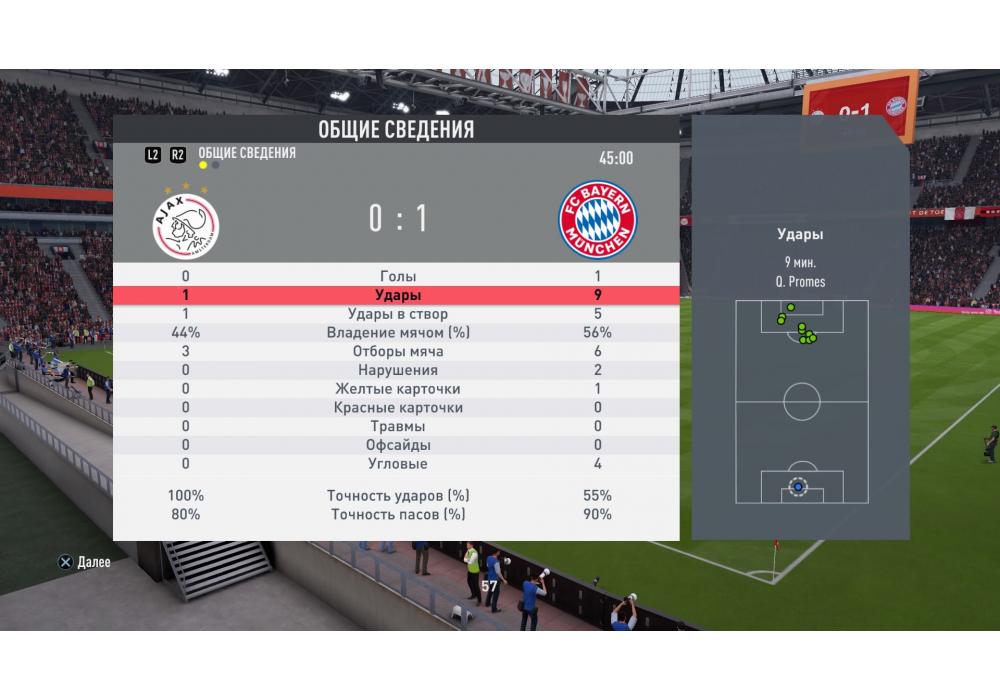
Task: Switch to the gray second-page indicator dot
Action: (x=216, y=165)
